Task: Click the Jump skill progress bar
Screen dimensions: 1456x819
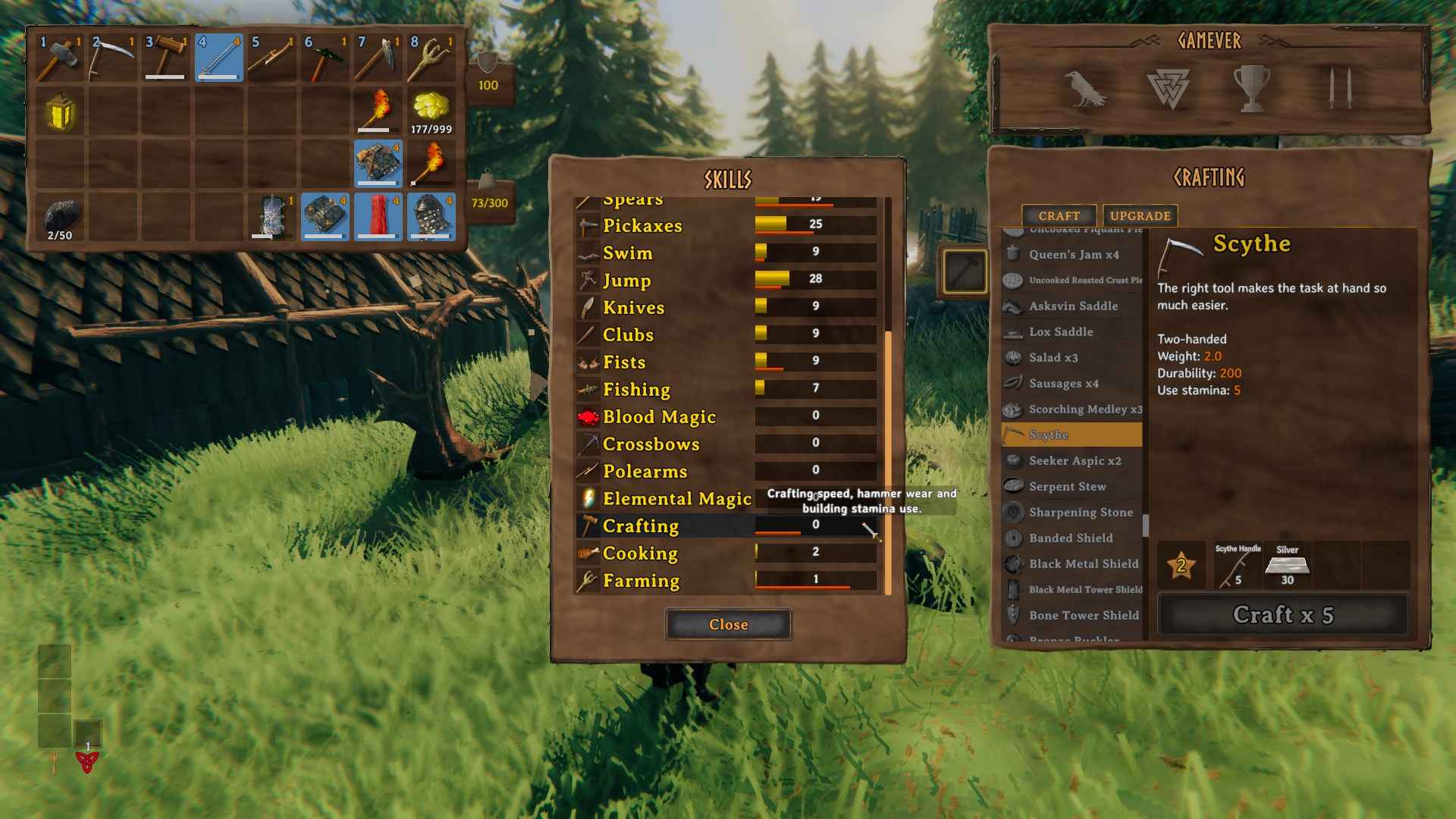Action: tap(815, 280)
